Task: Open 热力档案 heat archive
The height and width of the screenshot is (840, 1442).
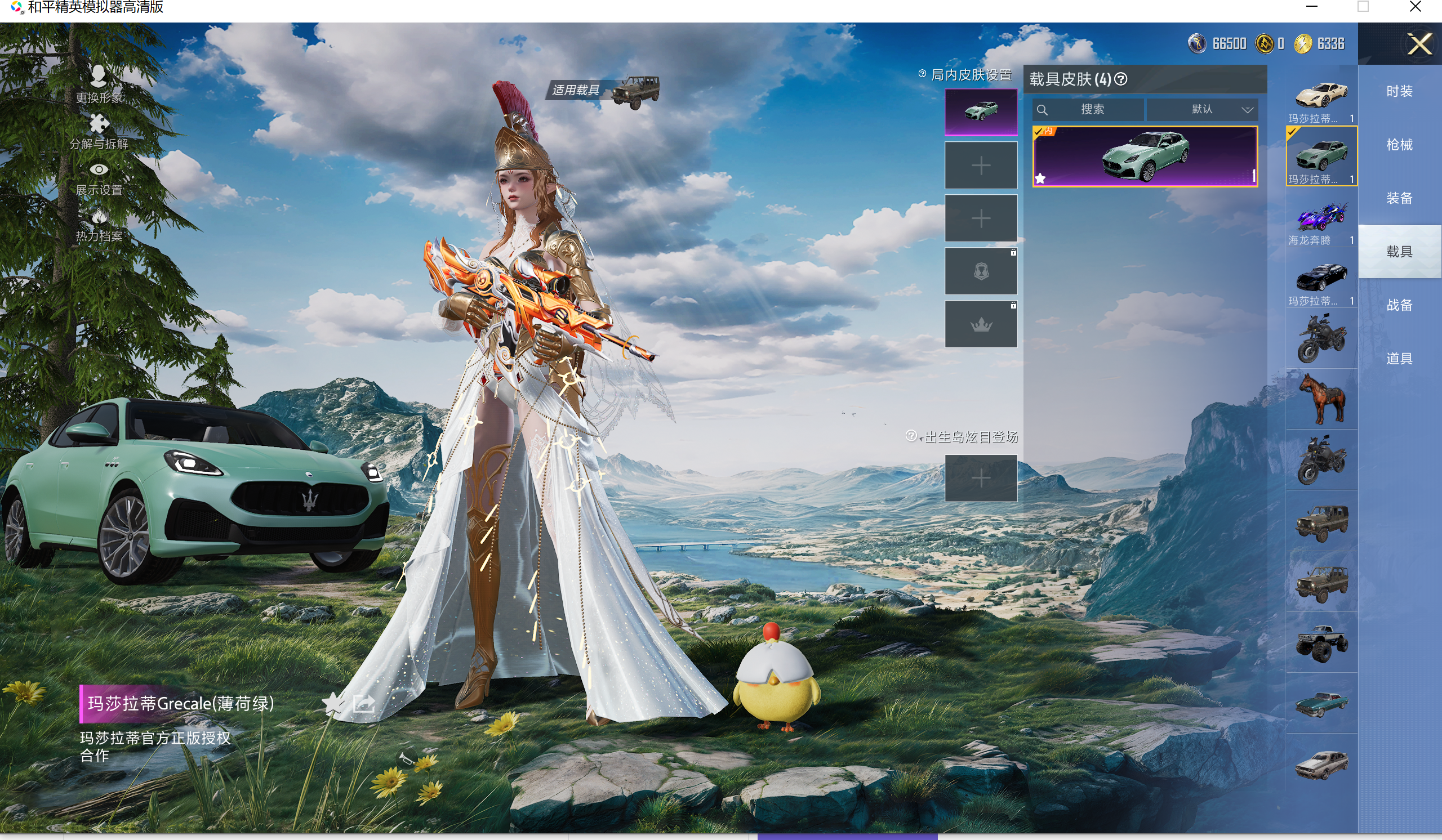Action: [99, 225]
